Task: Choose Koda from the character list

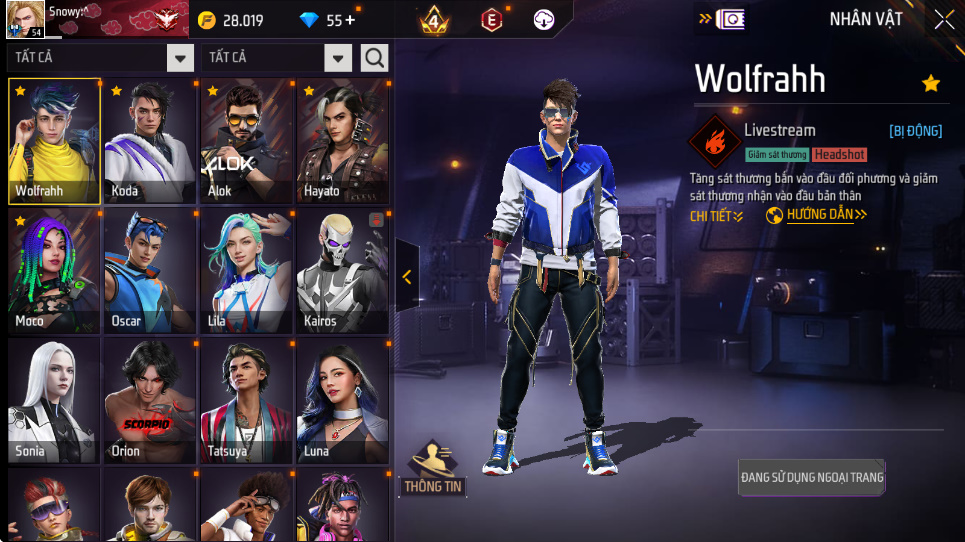Action: click(x=150, y=141)
